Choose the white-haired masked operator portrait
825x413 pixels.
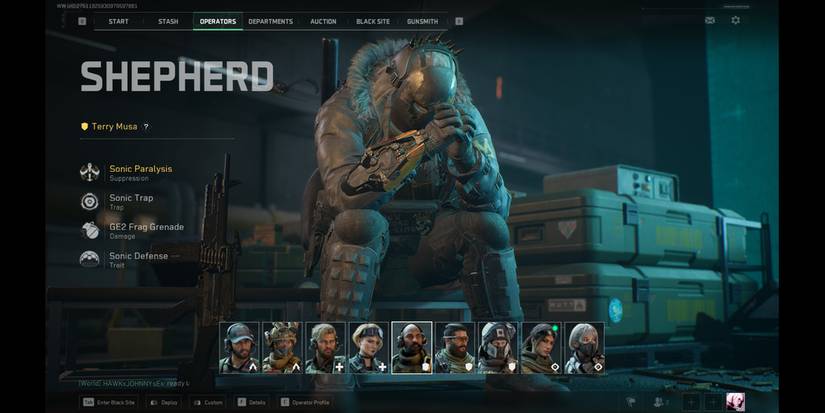[584, 347]
